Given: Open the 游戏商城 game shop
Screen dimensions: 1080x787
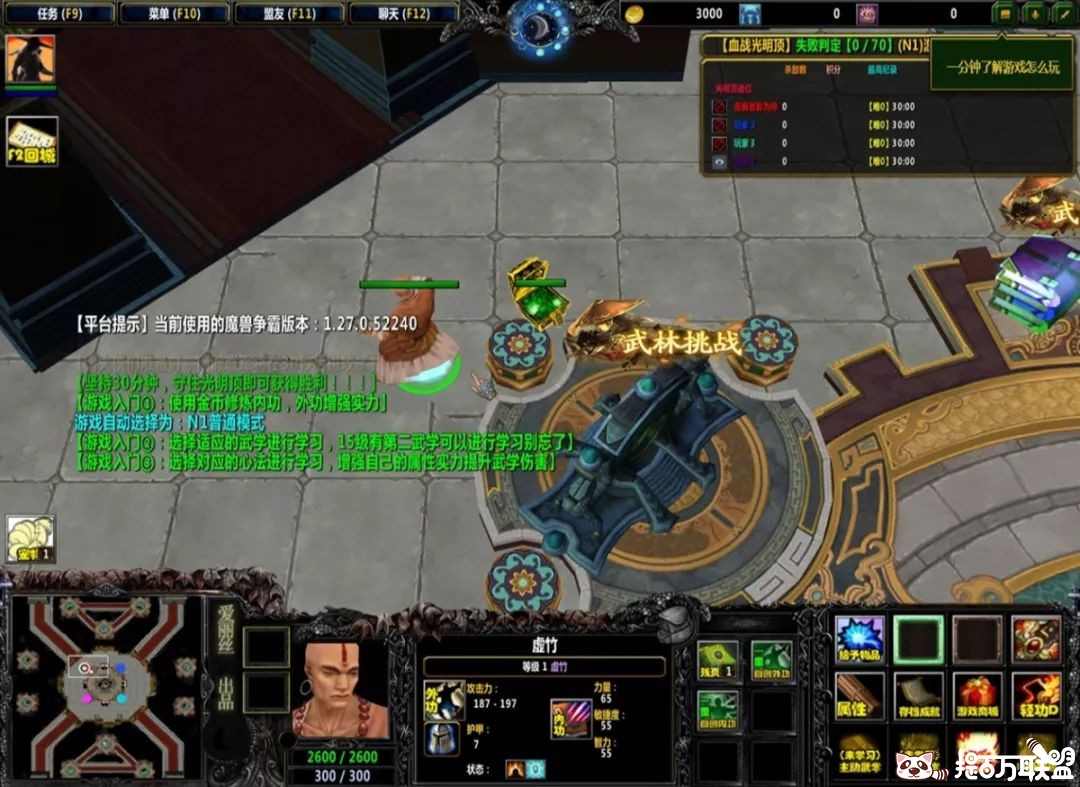Looking at the screenshot, I should point(978,695).
